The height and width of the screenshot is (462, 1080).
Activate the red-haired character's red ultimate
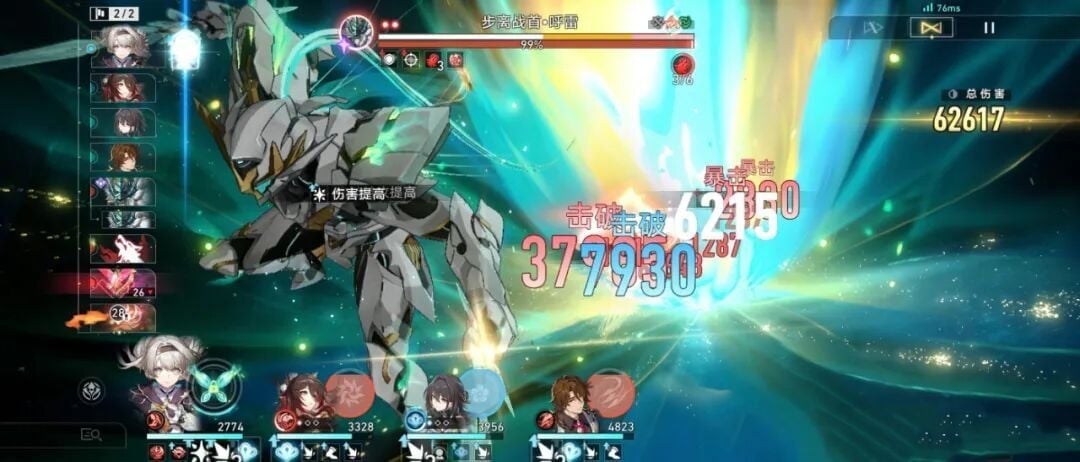[x=350, y=392]
